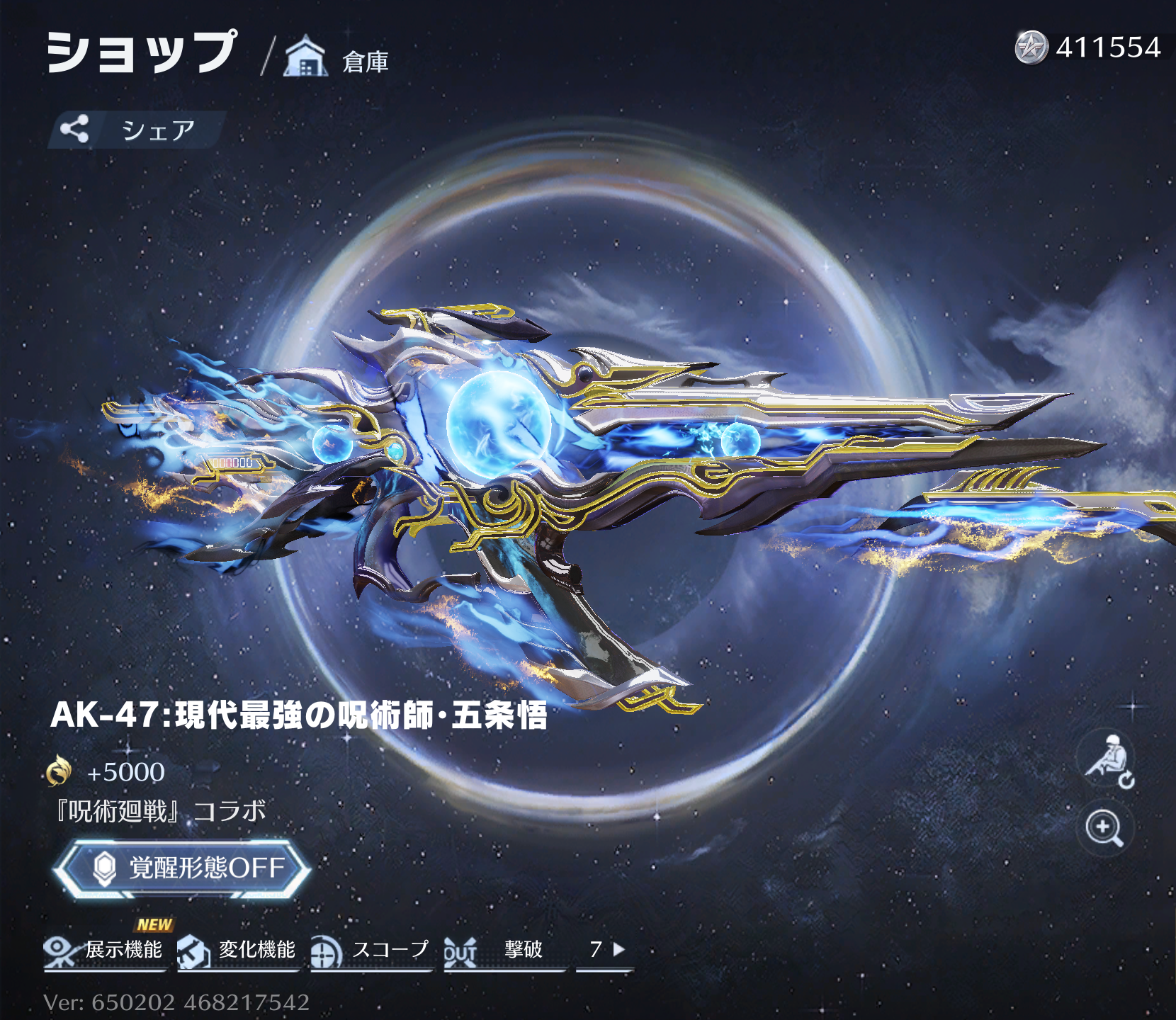Select the 変化機能 feature tab

click(x=237, y=951)
